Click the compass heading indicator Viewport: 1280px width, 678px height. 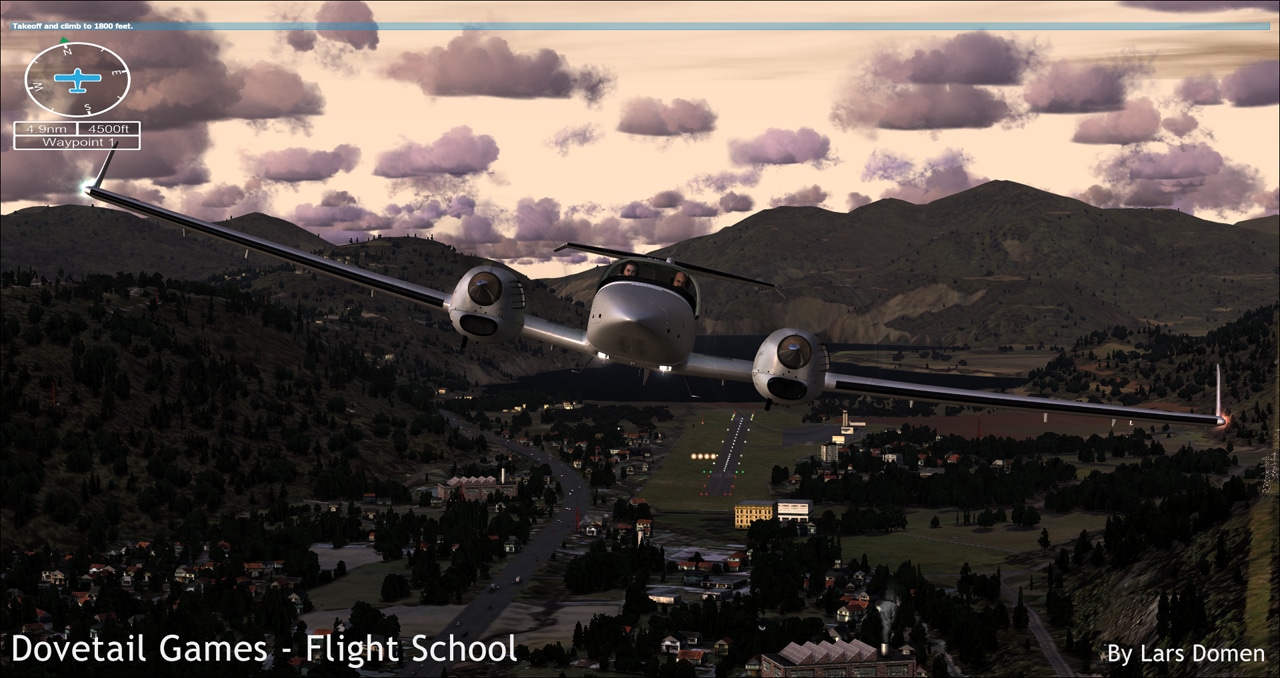click(x=77, y=80)
